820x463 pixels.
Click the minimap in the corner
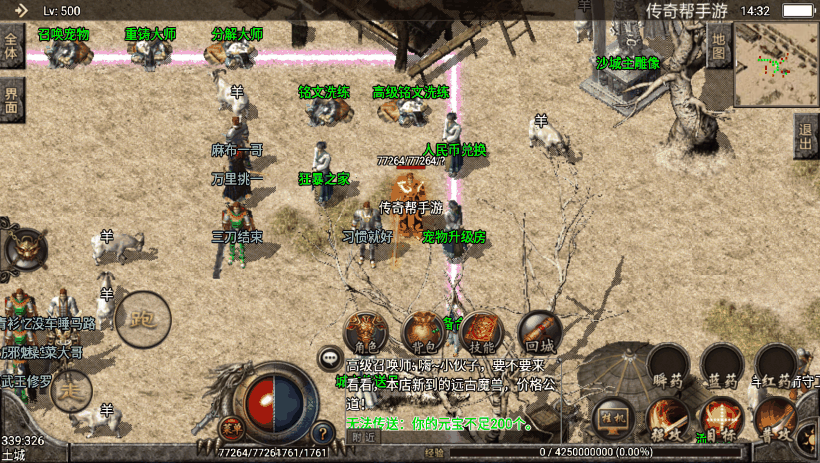(x=776, y=65)
